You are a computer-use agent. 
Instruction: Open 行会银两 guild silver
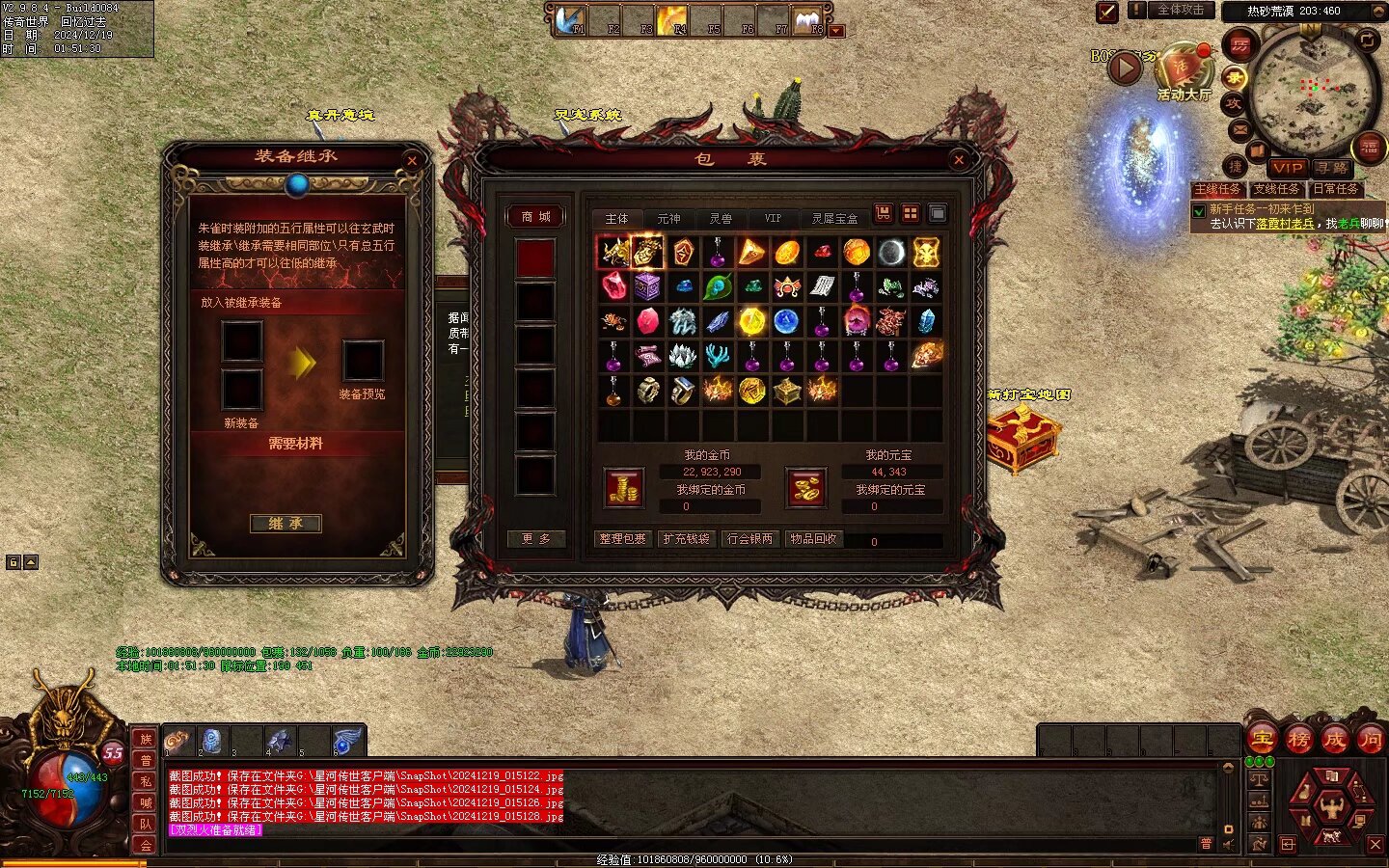[x=749, y=539]
